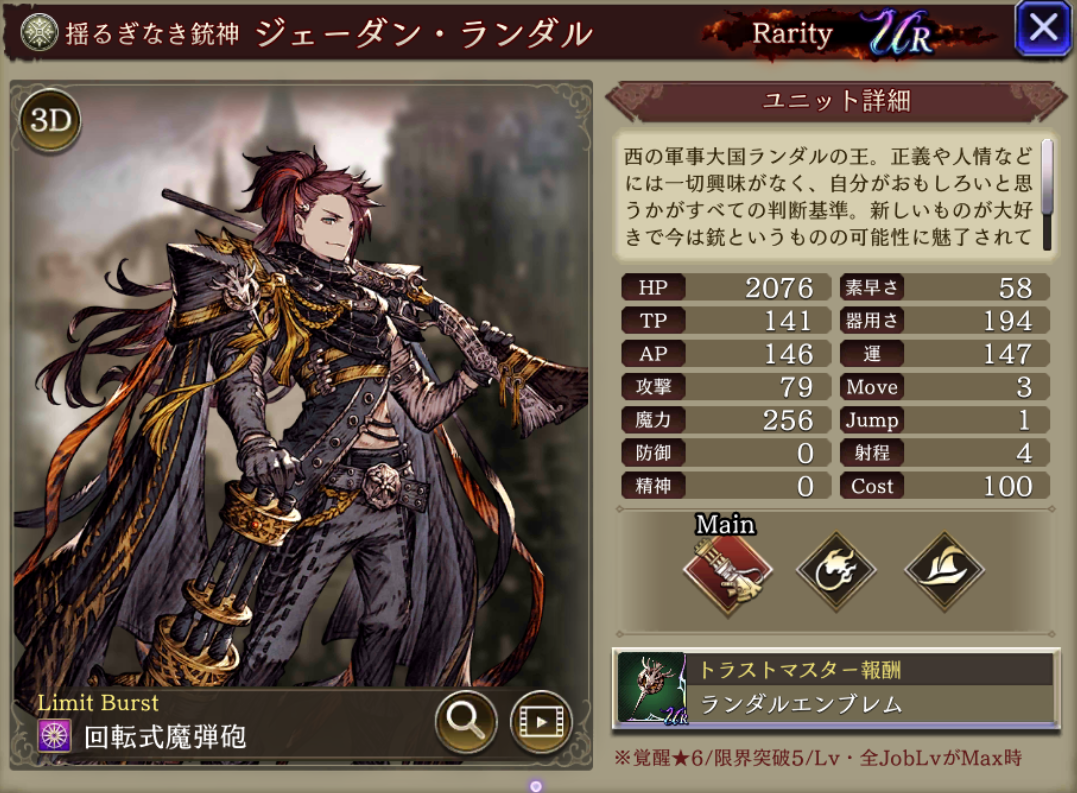
Task: Tap the 回転式魔弾砲 Limit Burst icon
Action: [54, 736]
